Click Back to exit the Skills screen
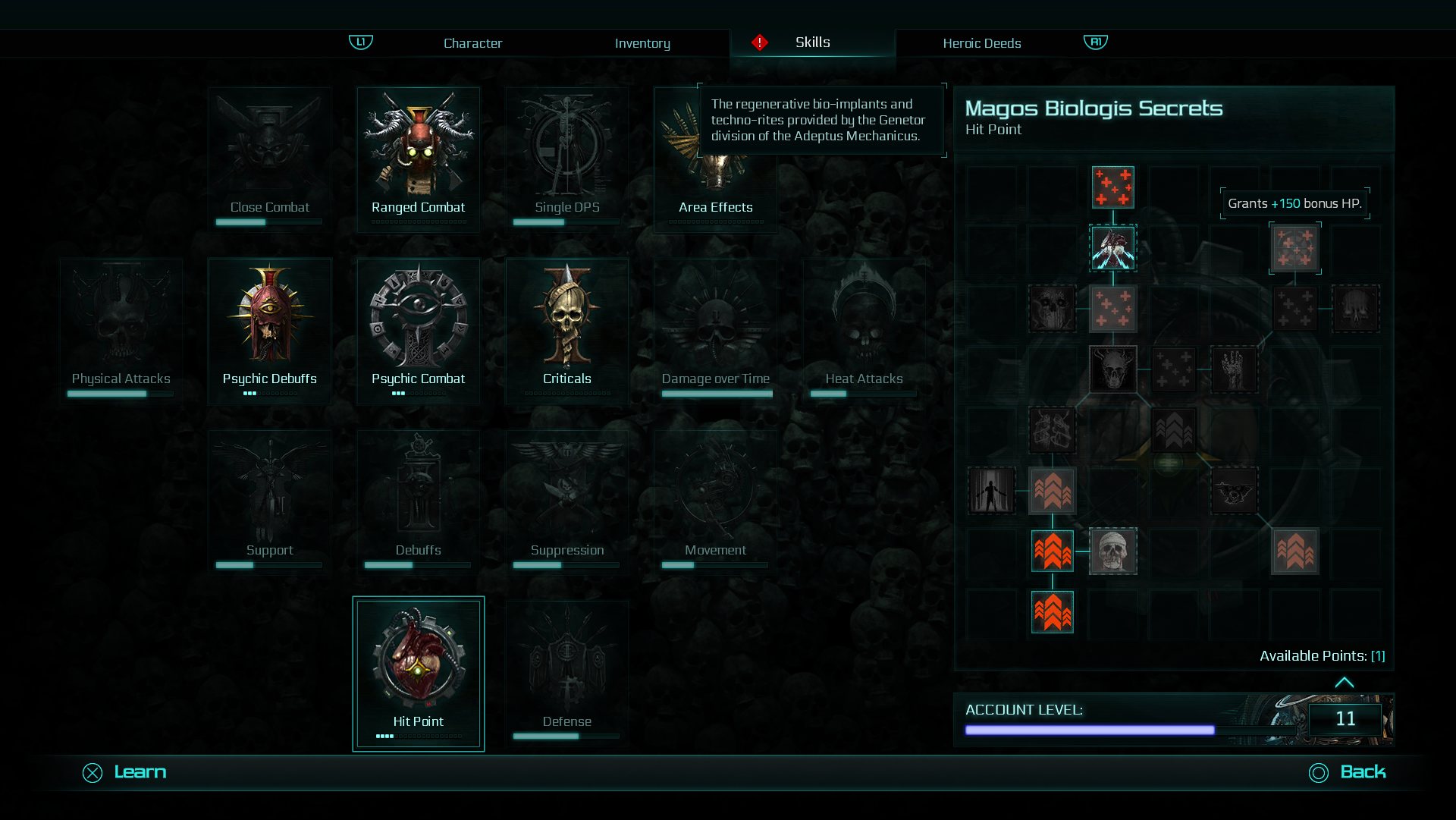1456x820 pixels. click(x=1362, y=771)
